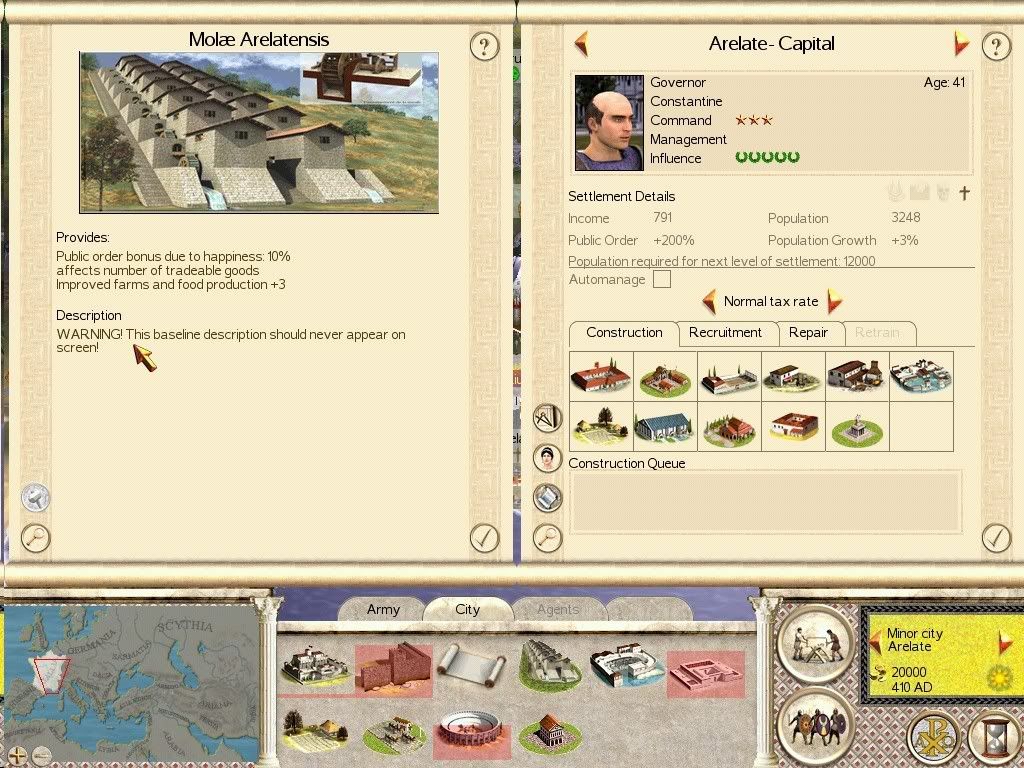
Task: Select the Construction tab
Action: (x=624, y=333)
